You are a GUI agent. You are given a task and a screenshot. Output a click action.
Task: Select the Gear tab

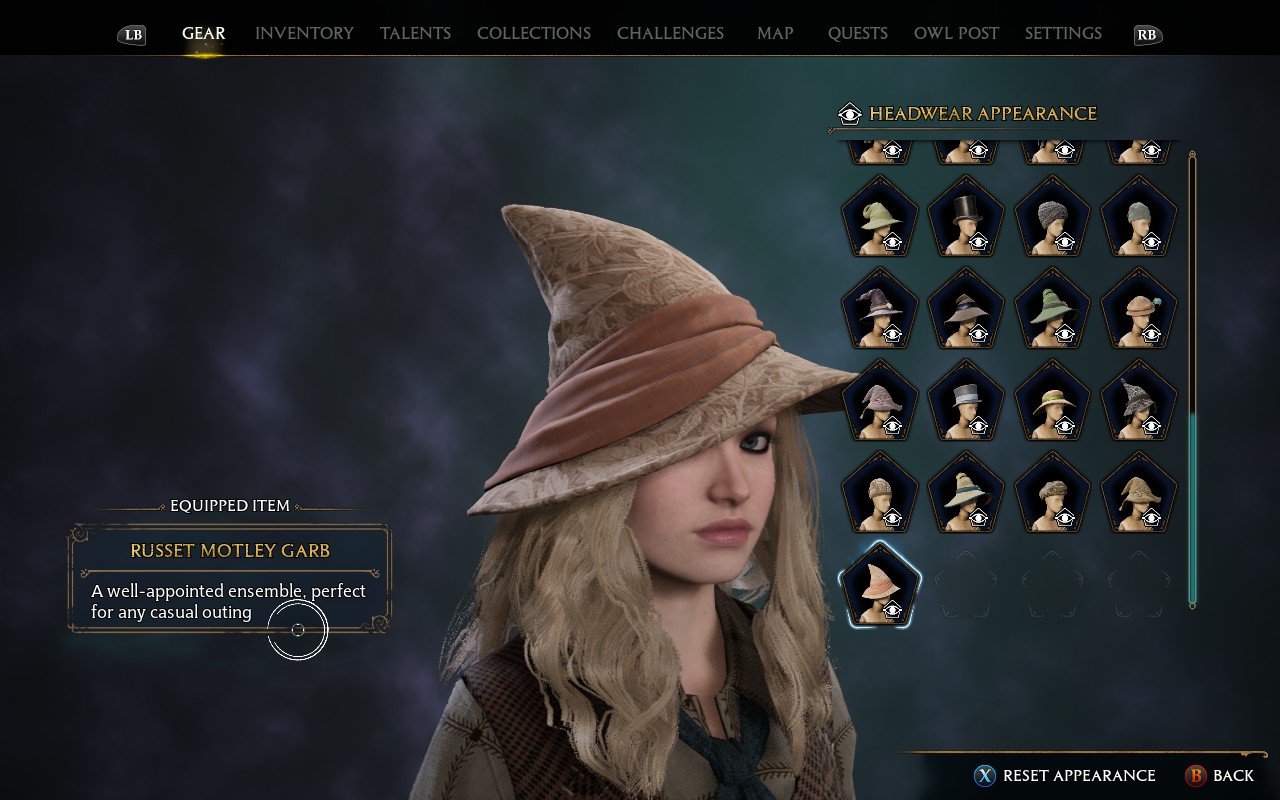(x=203, y=33)
